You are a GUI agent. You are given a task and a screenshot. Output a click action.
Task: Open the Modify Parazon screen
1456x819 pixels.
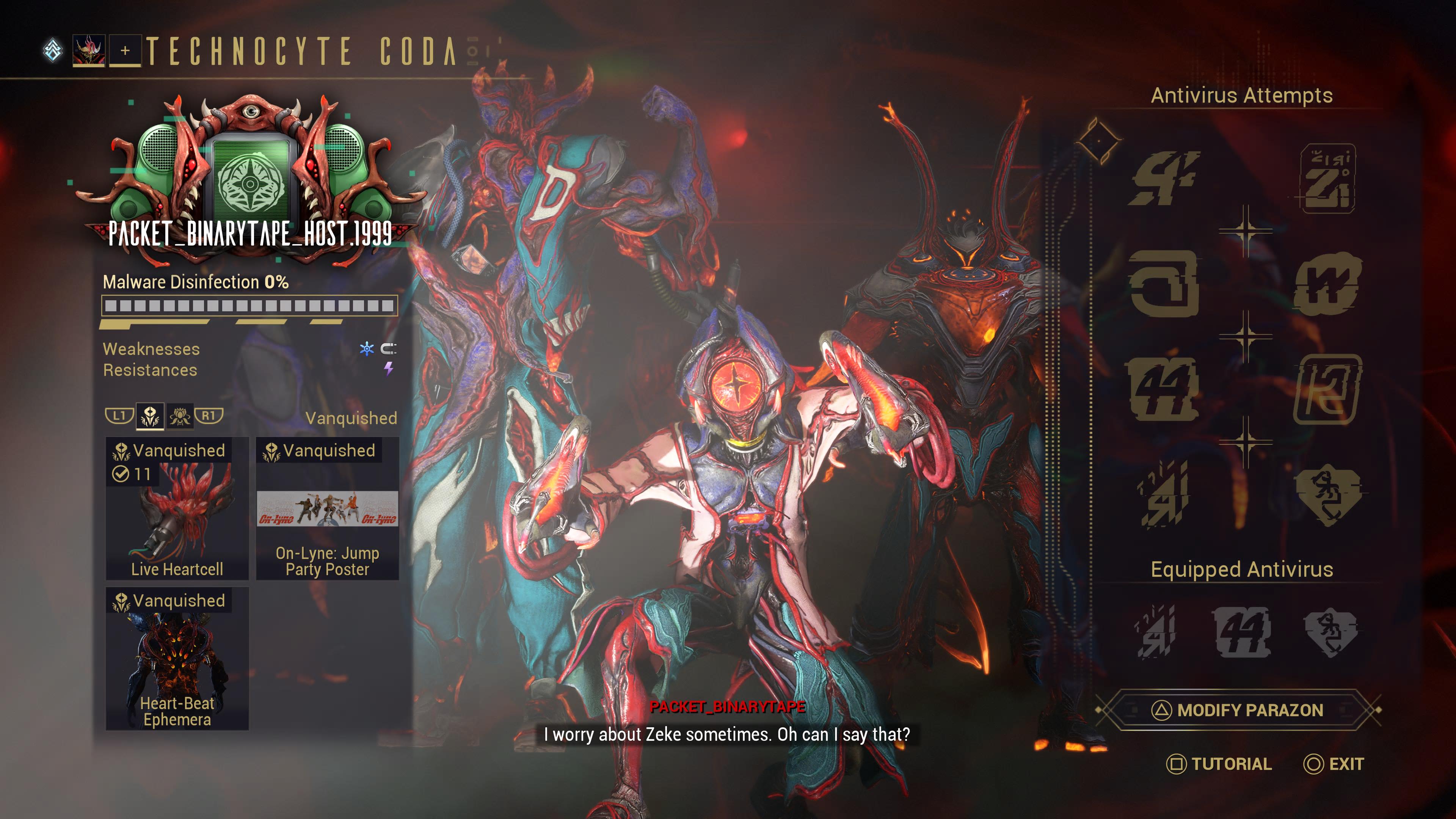(x=1239, y=710)
